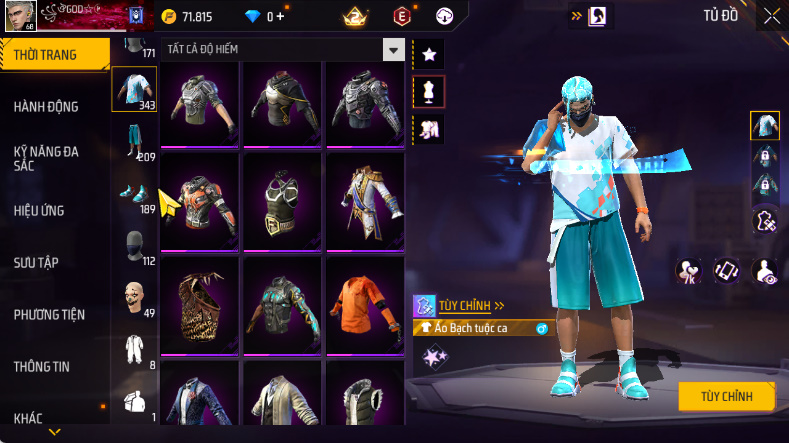The width and height of the screenshot is (789, 443).
Task: Open the Phương Tiện tab
Action: pos(49,314)
